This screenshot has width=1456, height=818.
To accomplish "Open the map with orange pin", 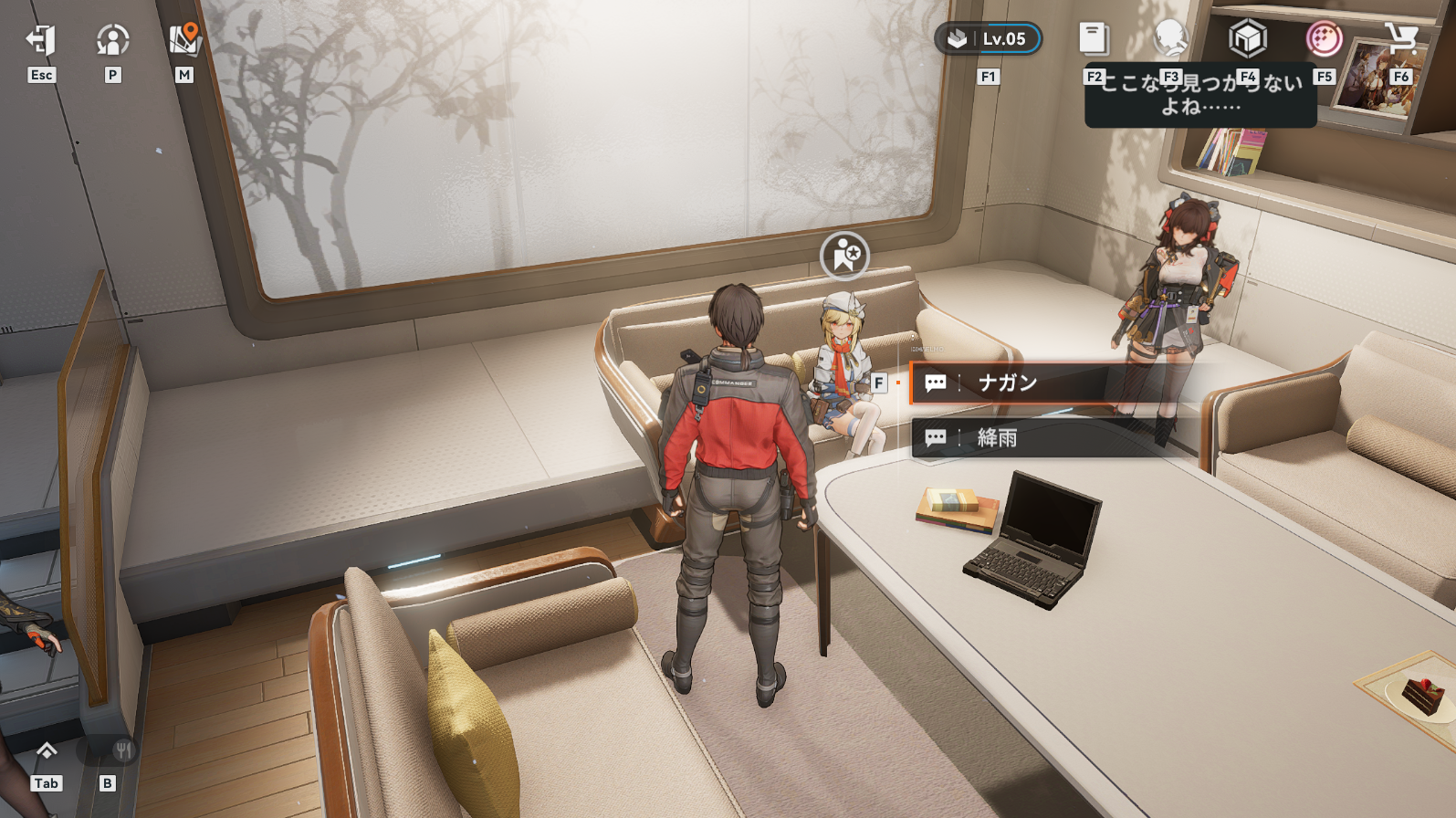I will coord(184,39).
